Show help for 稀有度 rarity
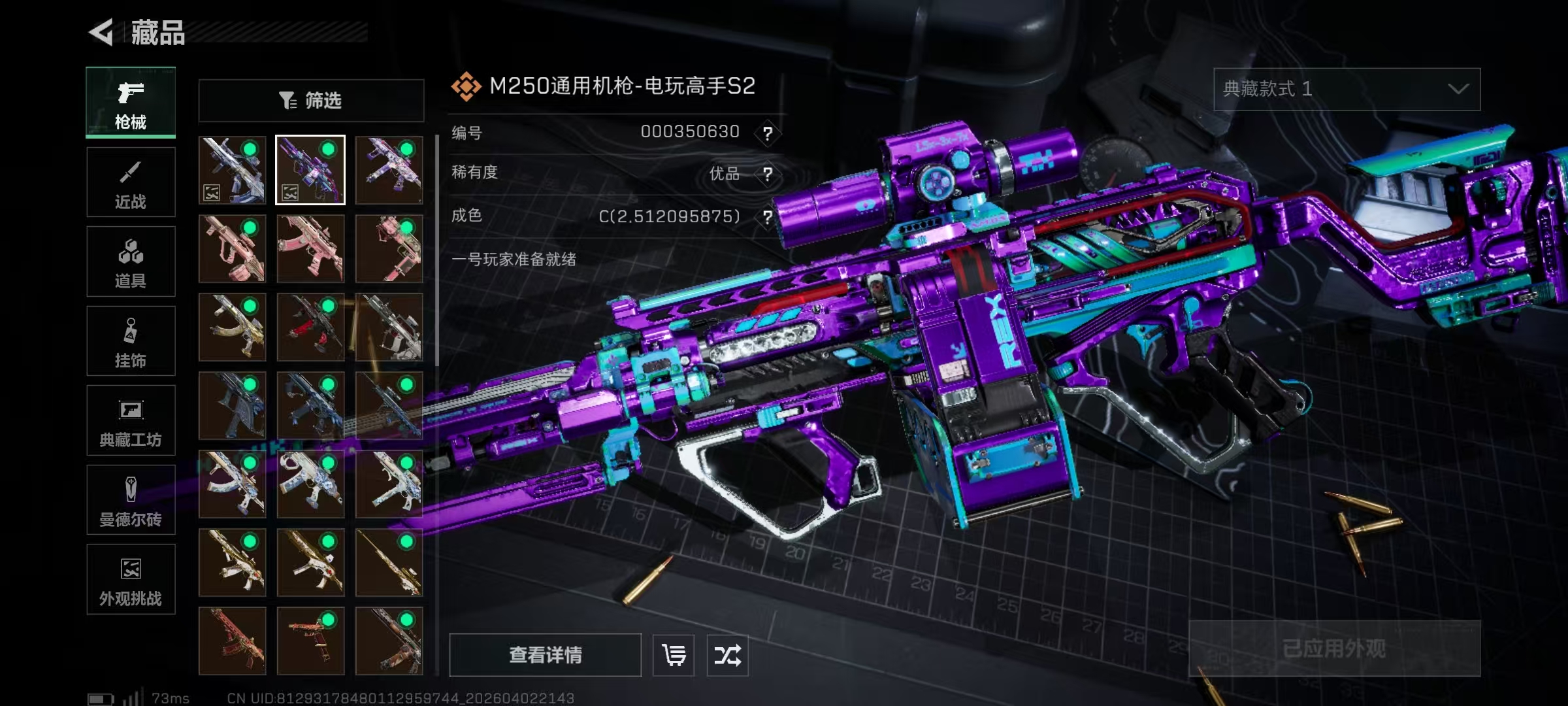This screenshot has width=1568, height=706. [768, 174]
